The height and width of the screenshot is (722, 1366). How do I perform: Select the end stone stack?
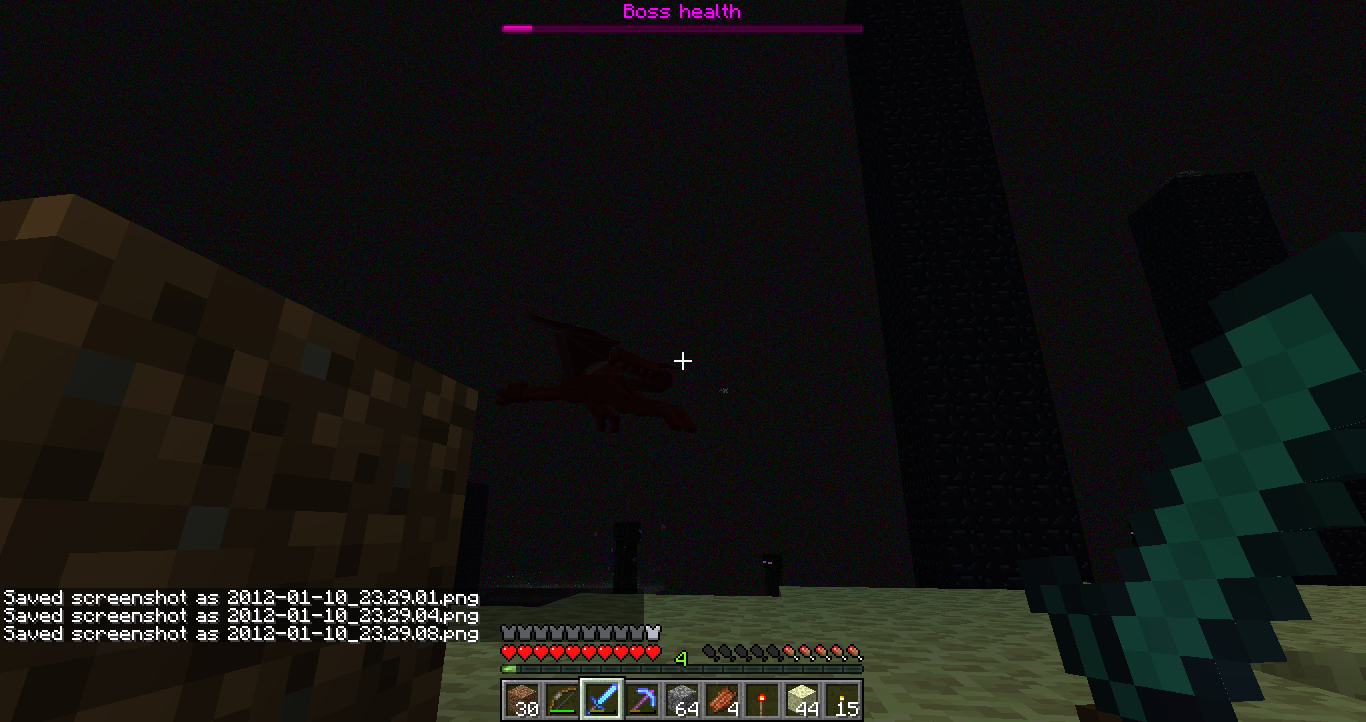point(802,699)
